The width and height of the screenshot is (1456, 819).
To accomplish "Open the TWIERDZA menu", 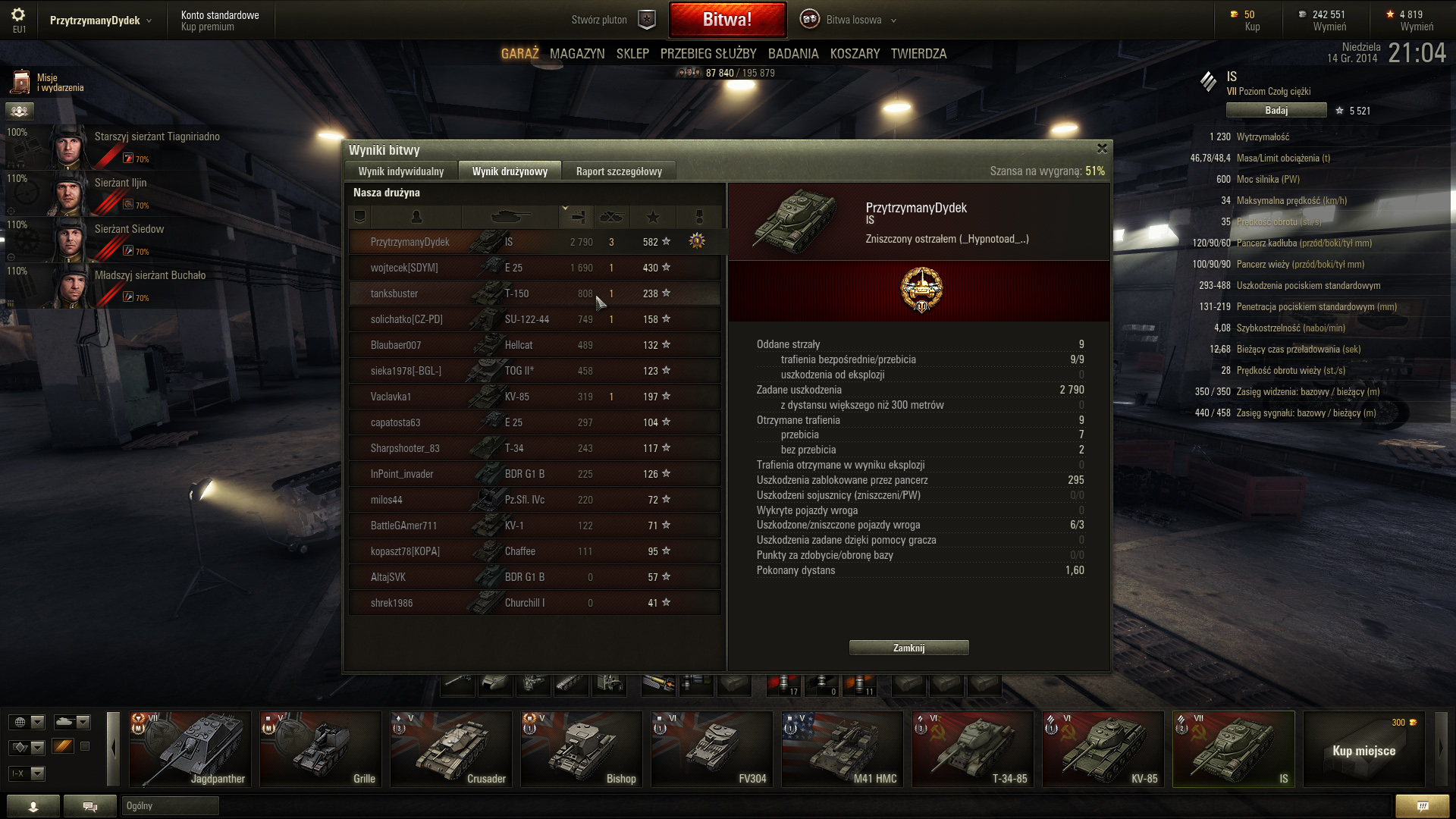I will pos(918,54).
